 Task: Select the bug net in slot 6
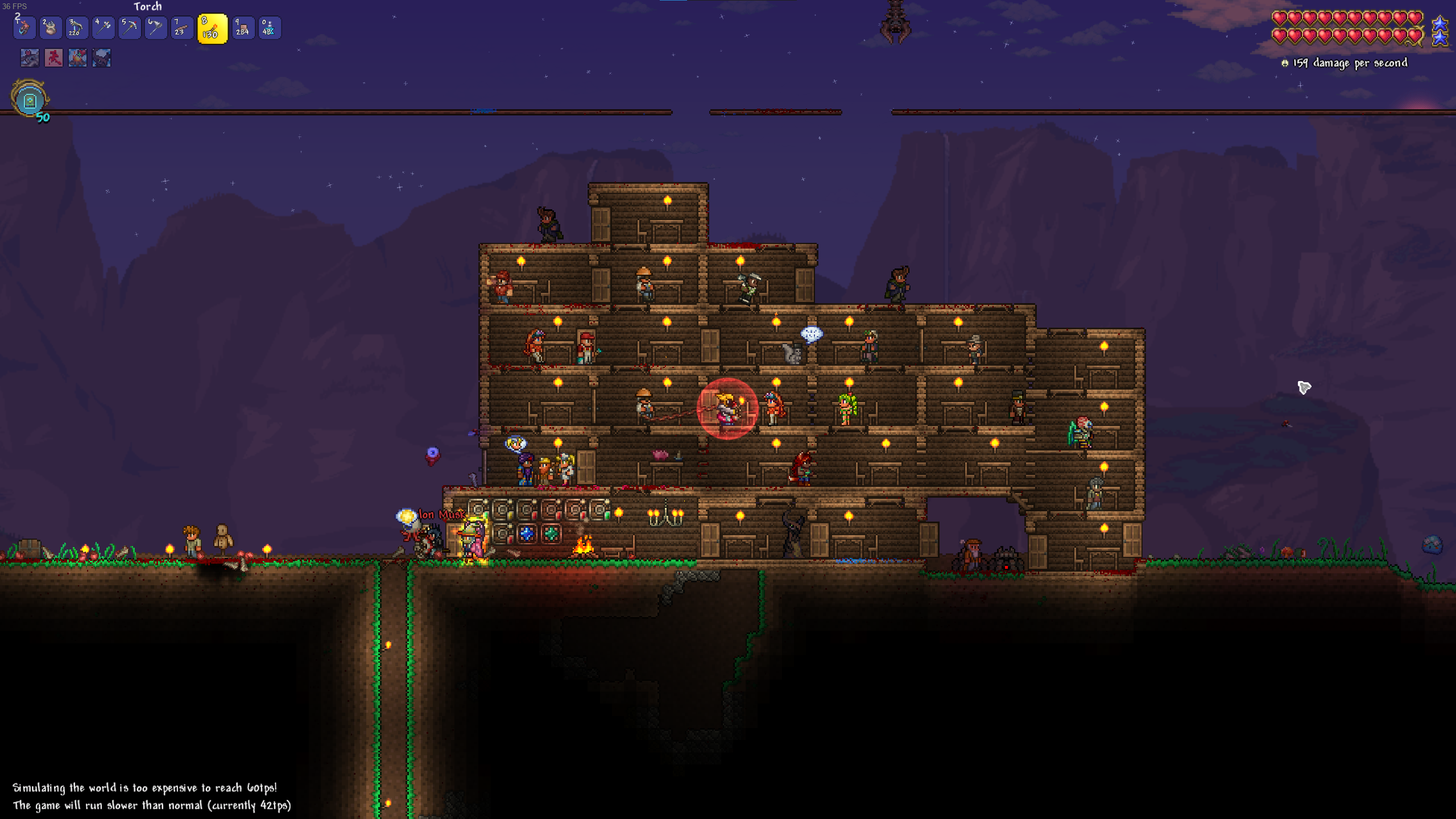(x=155, y=28)
